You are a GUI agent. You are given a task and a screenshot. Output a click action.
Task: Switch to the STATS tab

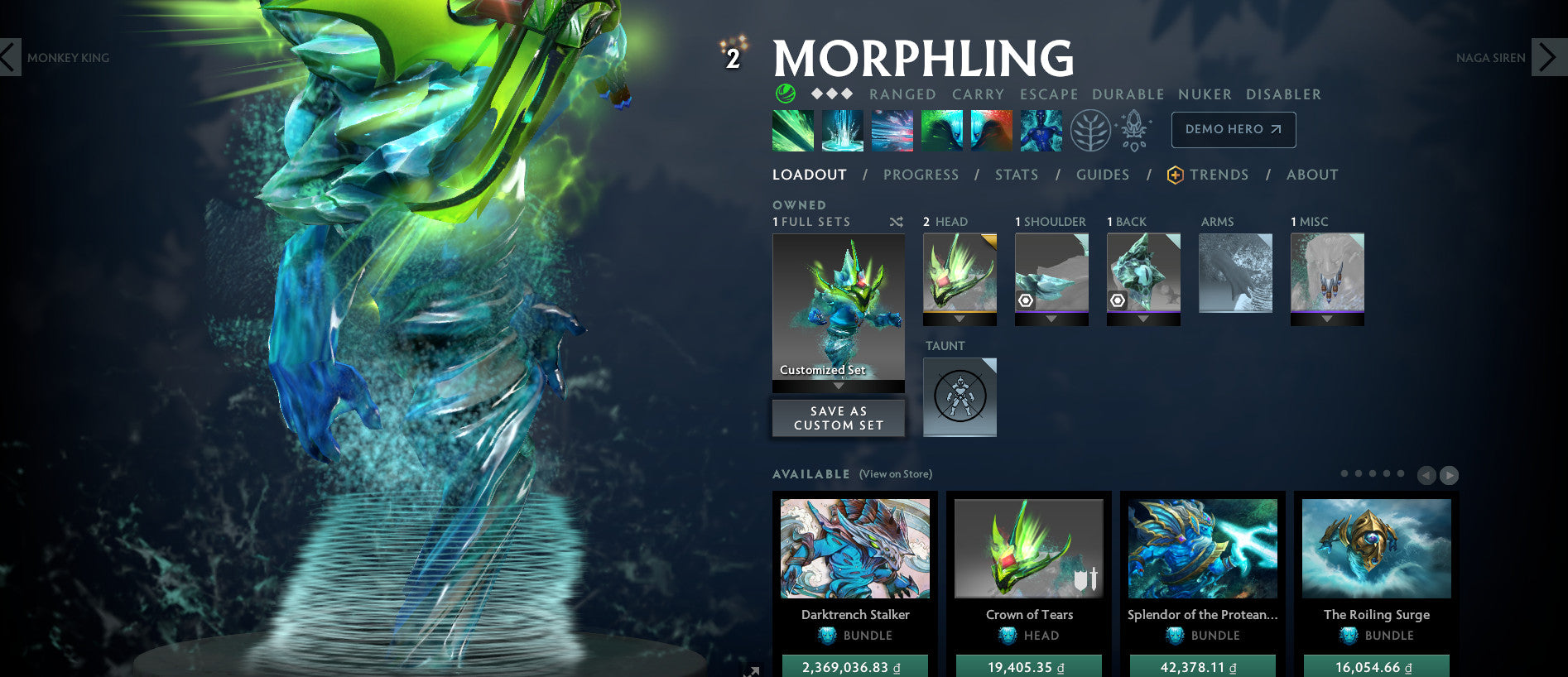[x=1017, y=175]
